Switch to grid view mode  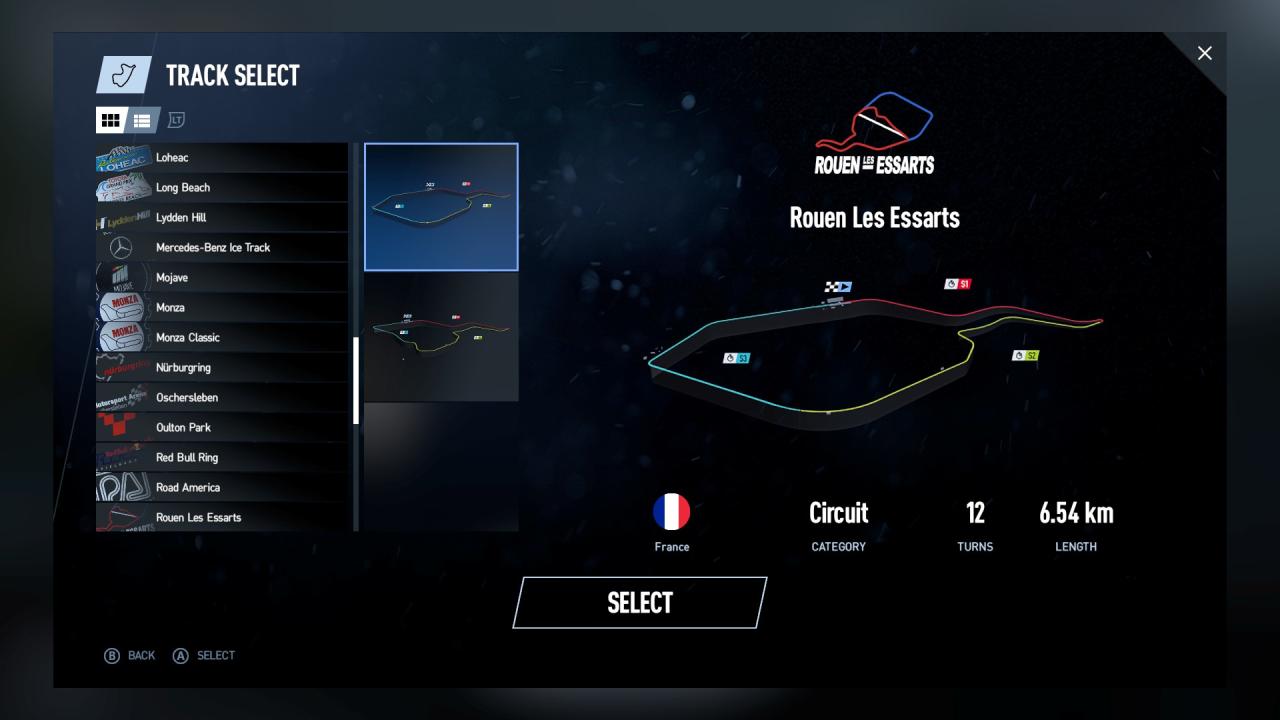111,120
